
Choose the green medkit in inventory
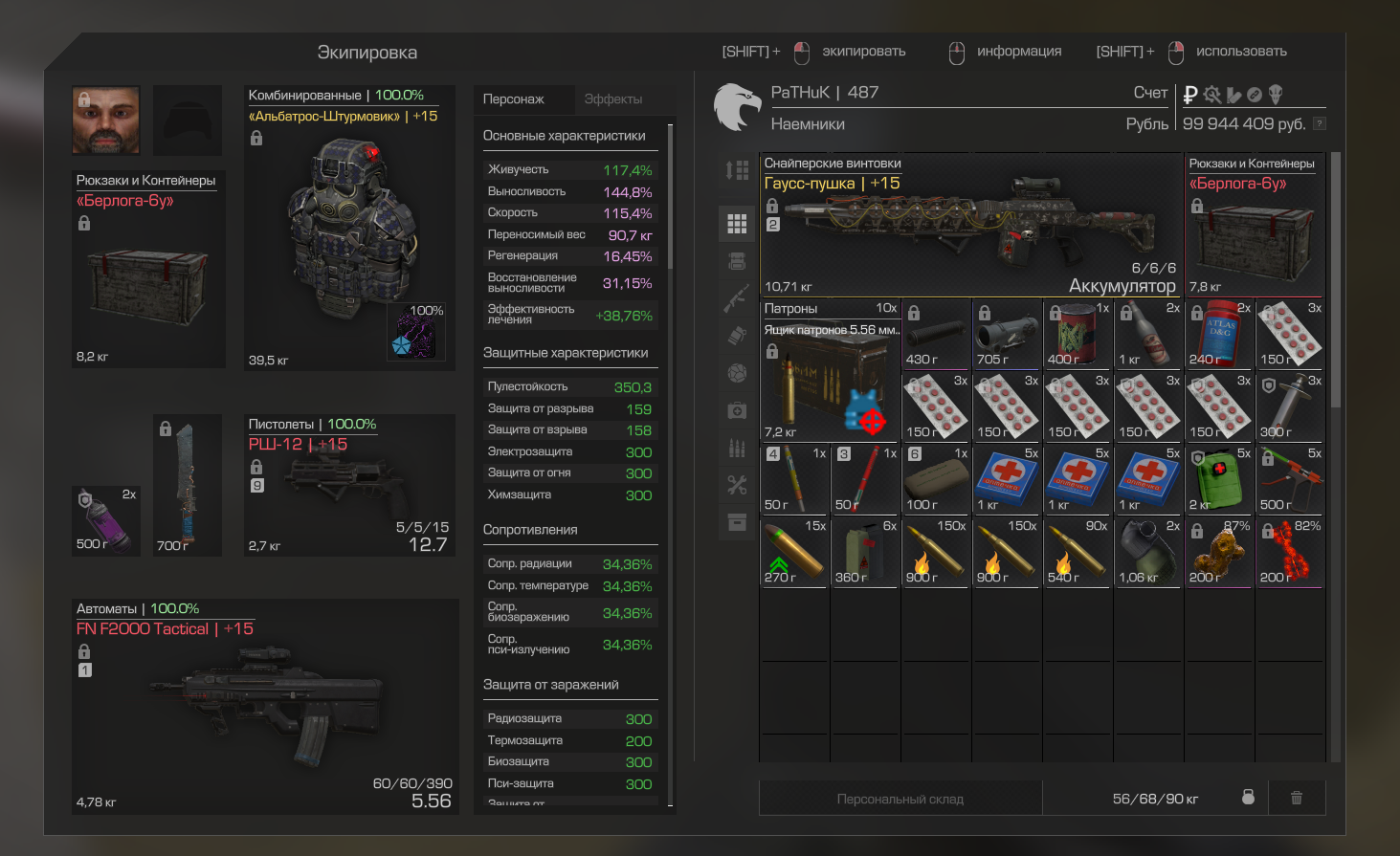point(1218,478)
